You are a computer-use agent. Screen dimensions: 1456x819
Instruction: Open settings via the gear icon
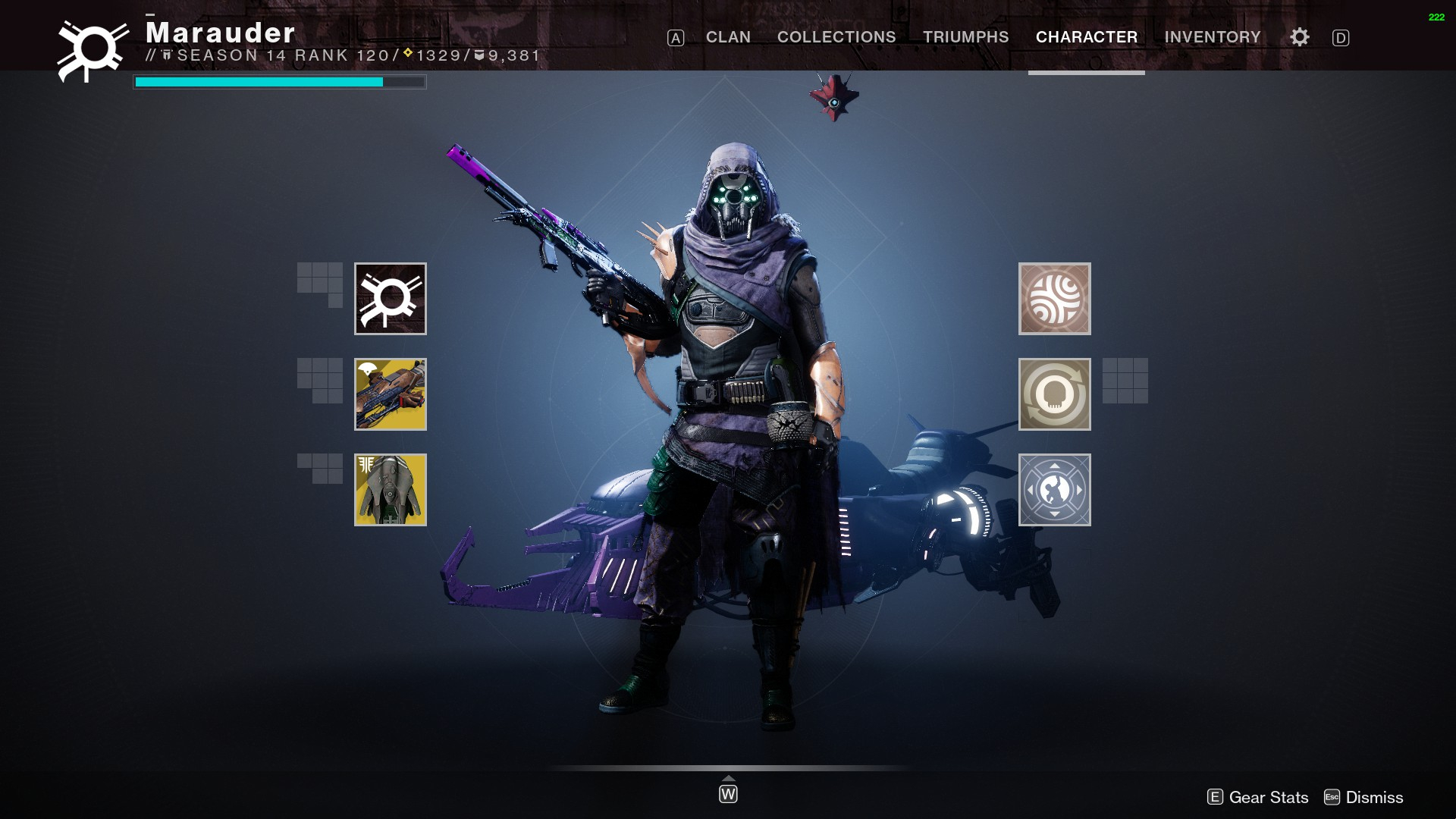tap(1299, 37)
